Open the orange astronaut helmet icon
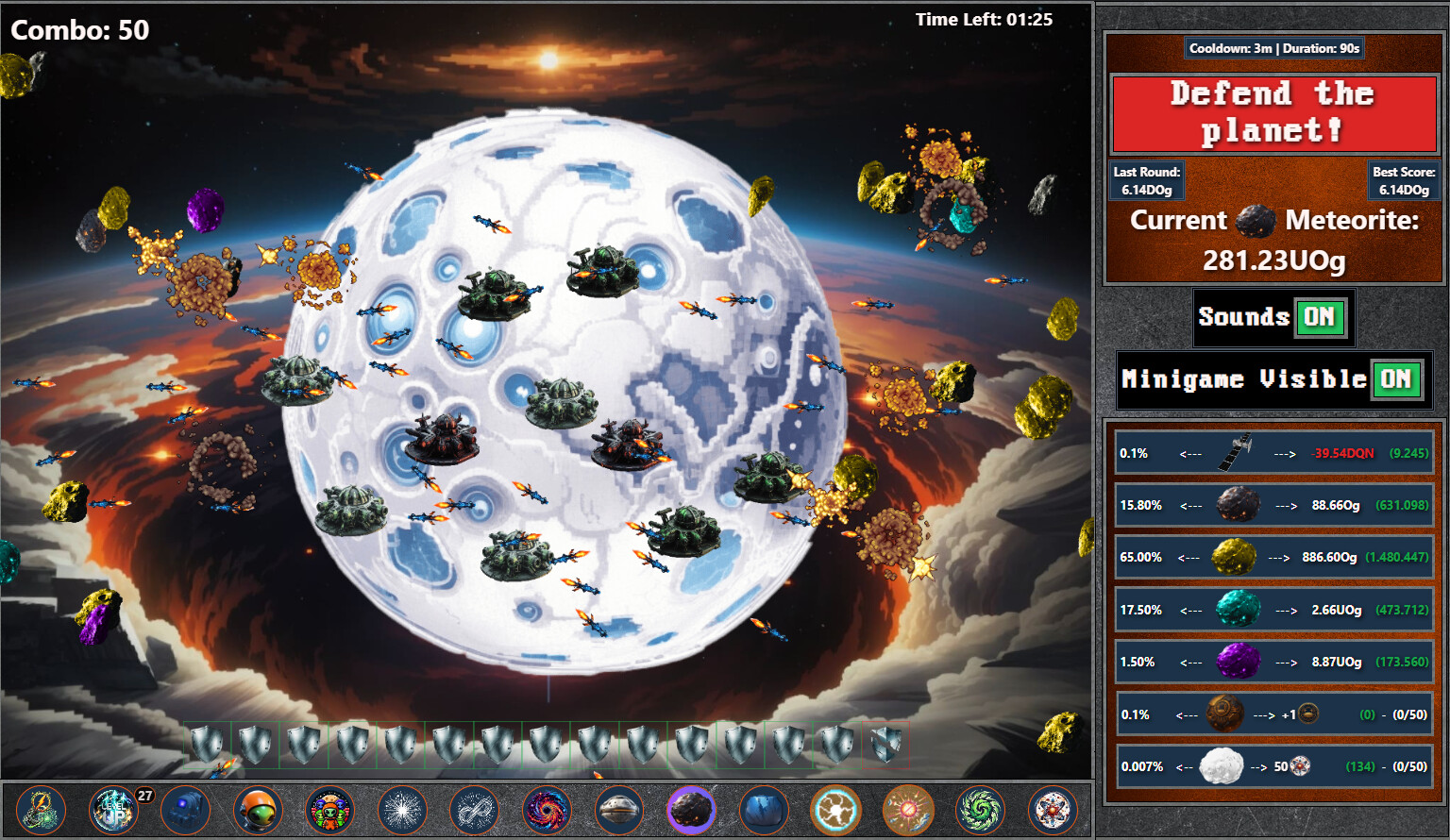This screenshot has height=840, width=1450. click(x=259, y=809)
